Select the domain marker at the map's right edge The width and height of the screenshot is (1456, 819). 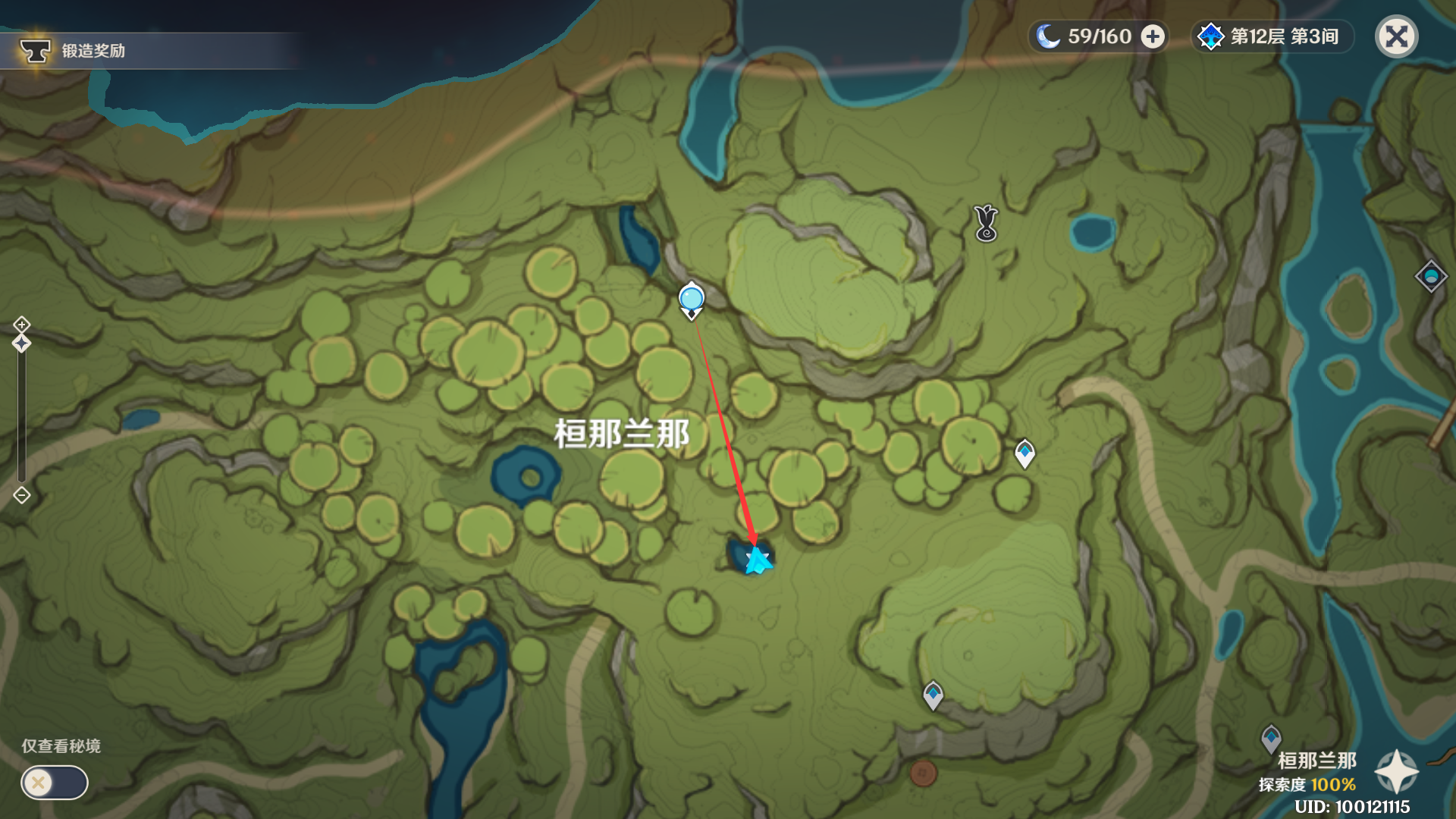(1431, 277)
